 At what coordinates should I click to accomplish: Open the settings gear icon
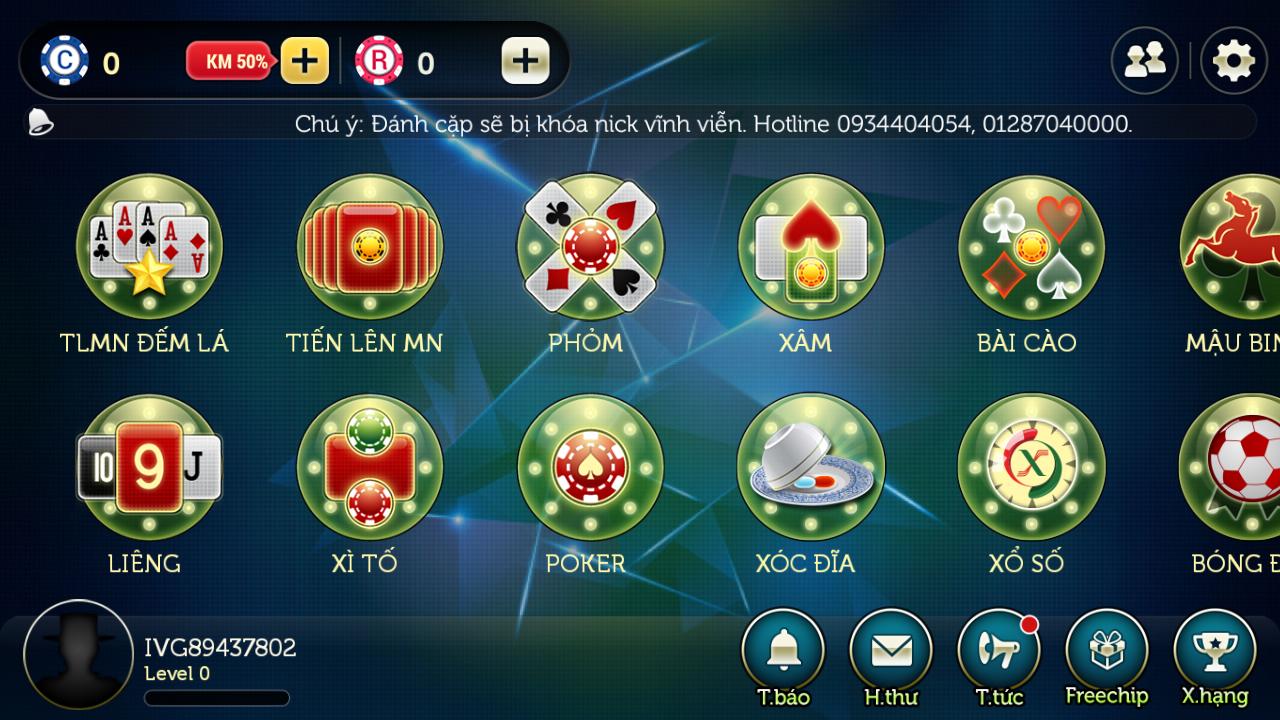pyautogui.click(x=1233, y=61)
